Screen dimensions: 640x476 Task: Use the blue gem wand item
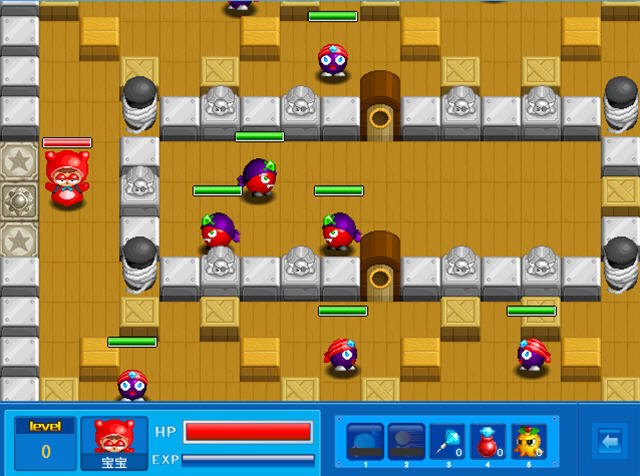pyautogui.click(x=446, y=441)
